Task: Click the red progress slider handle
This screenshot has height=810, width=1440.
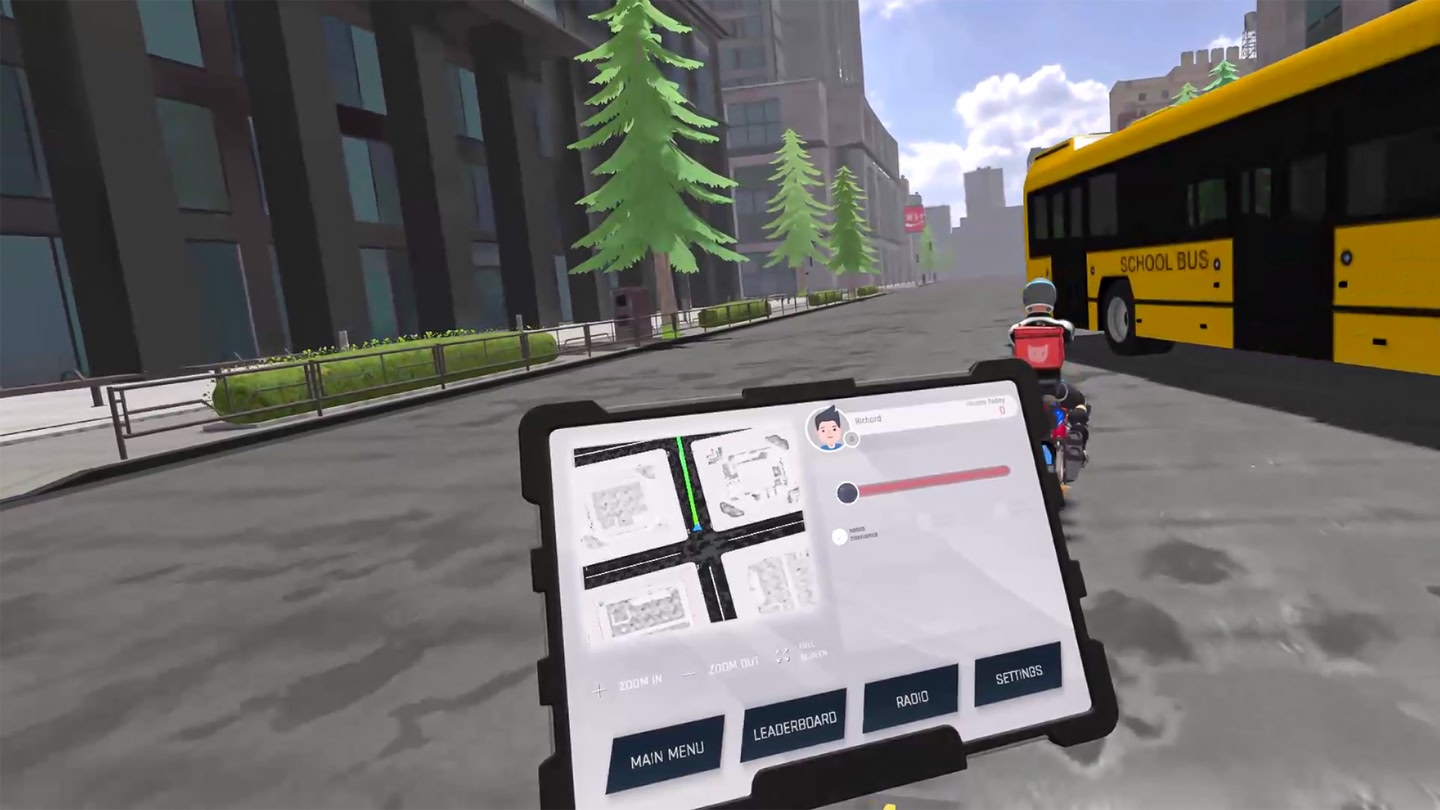Action: click(x=847, y=493)
